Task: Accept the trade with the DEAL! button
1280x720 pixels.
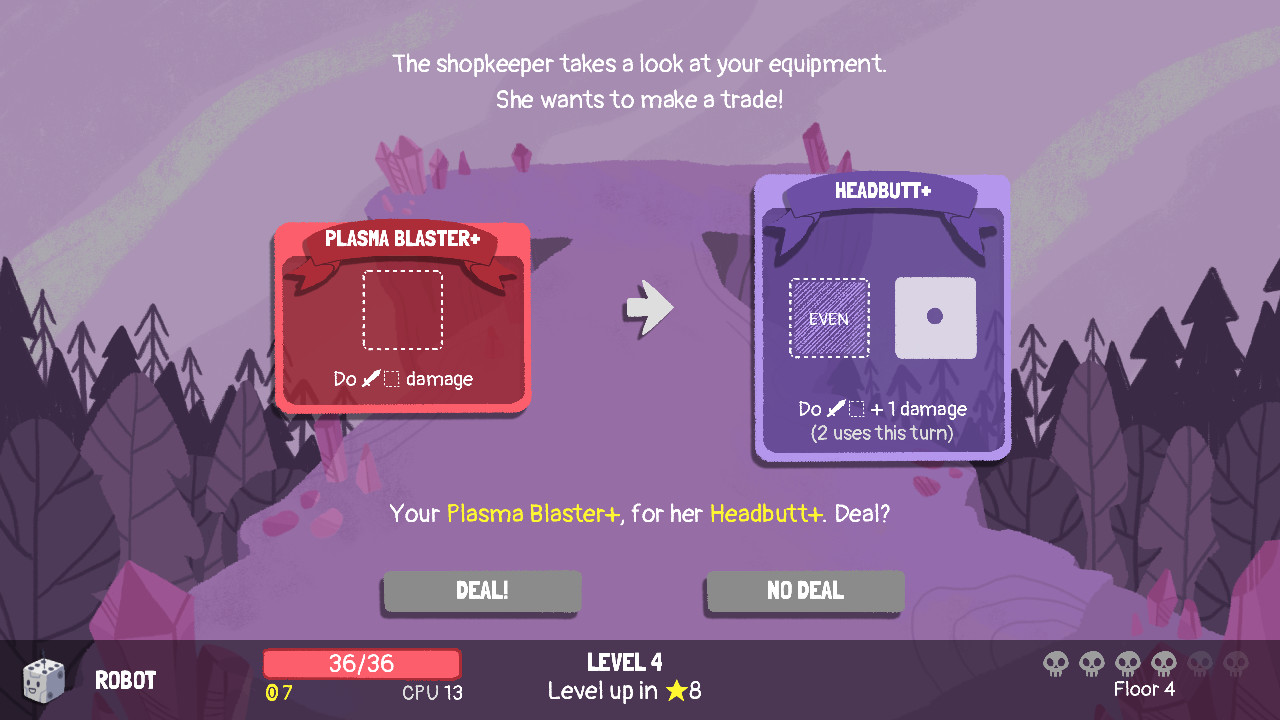Action: coord(481,590)
